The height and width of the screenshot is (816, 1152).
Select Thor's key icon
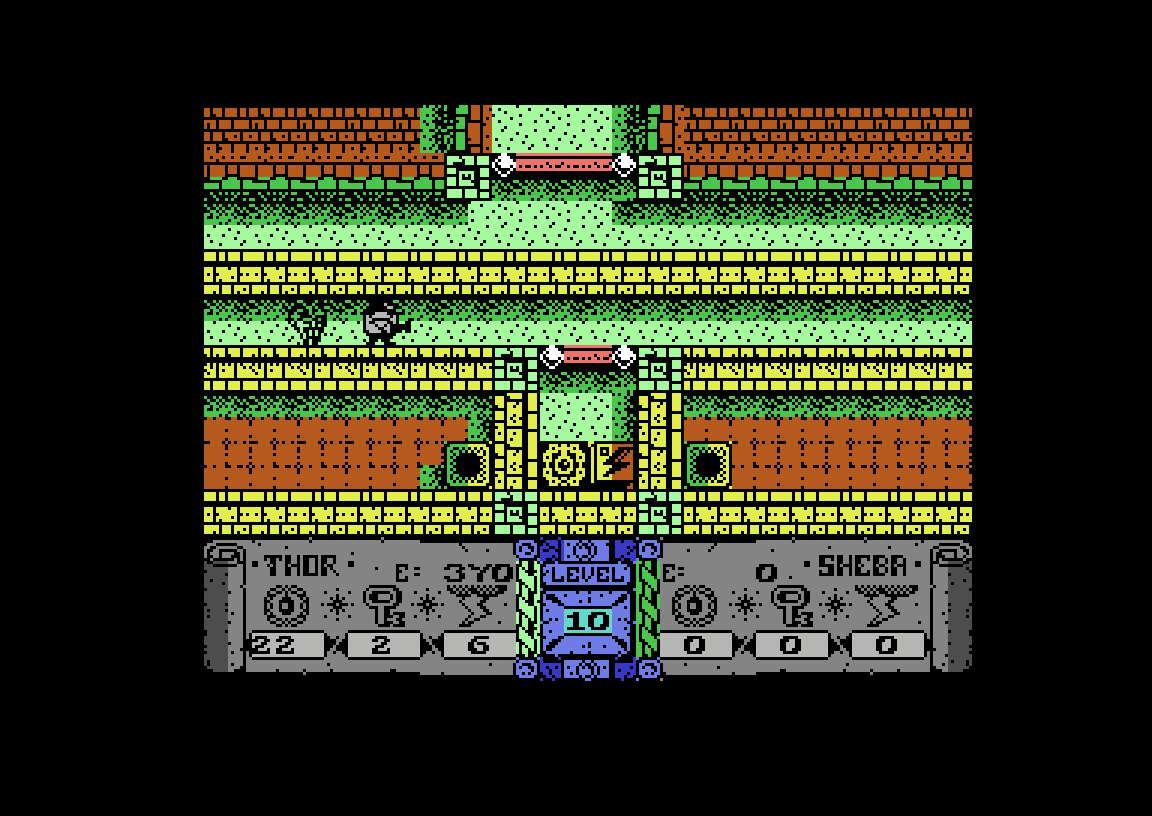[x=382, y=606]
